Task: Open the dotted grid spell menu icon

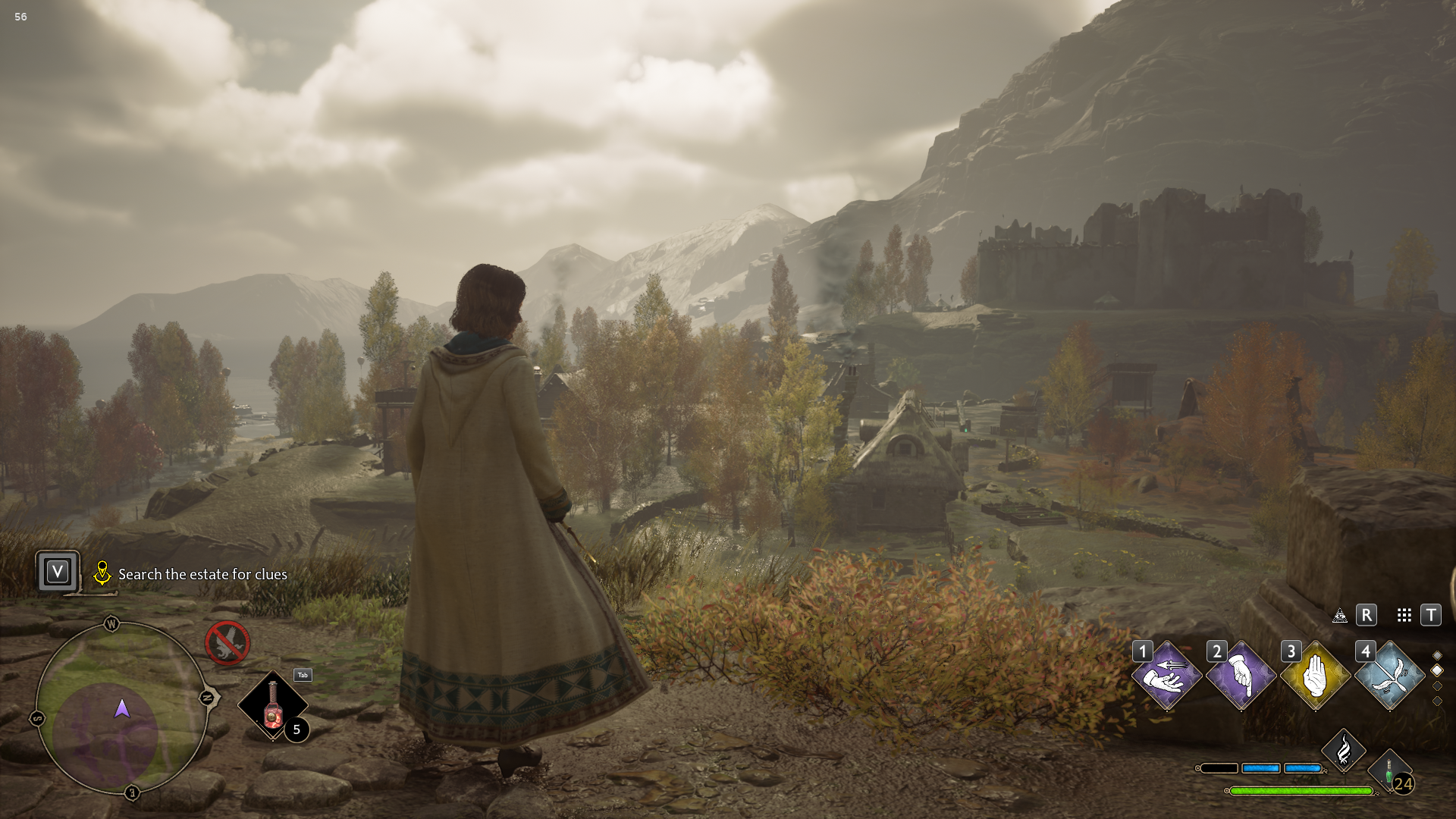Action: point(1404,615)
